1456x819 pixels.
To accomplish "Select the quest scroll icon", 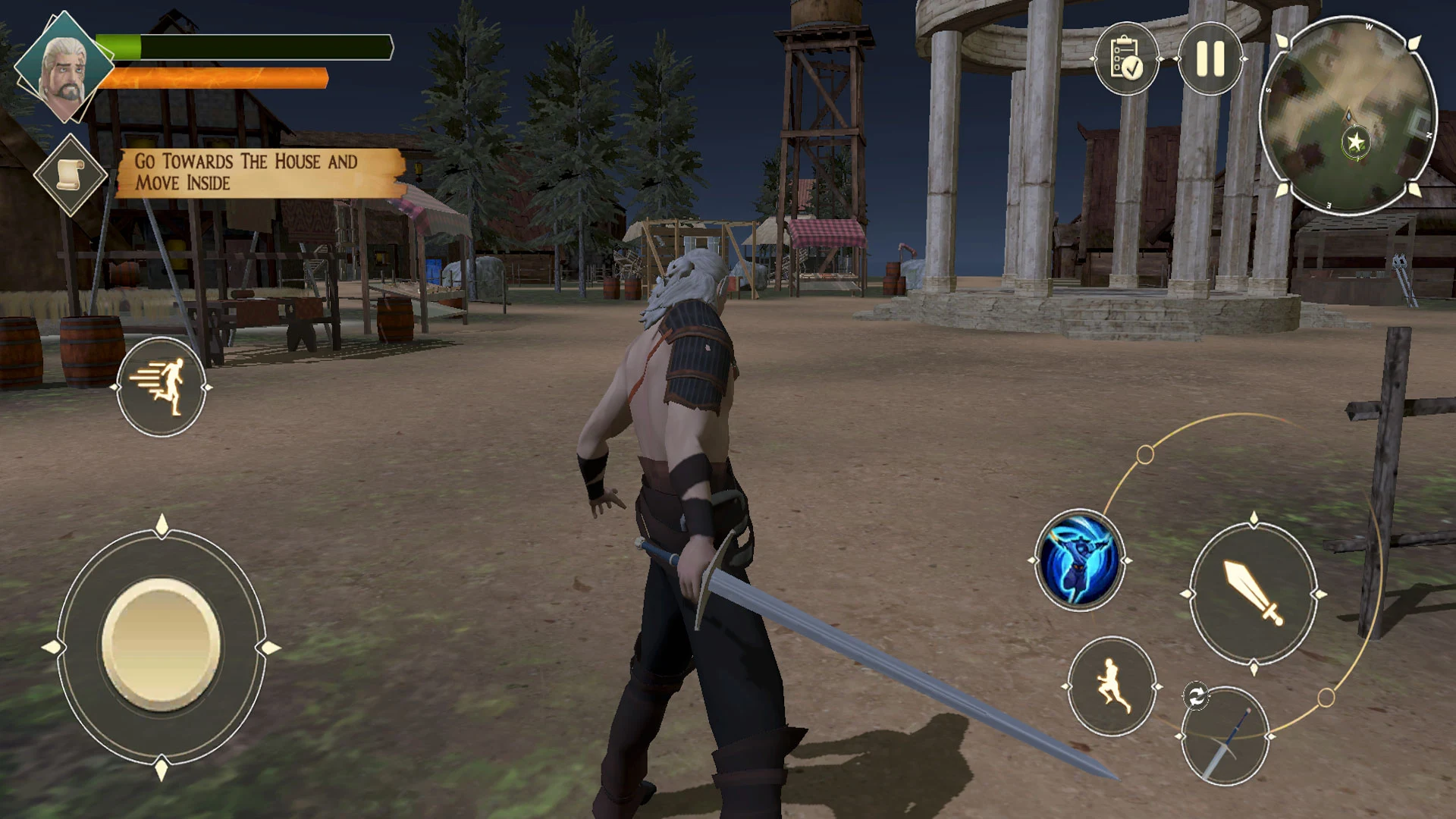I will point(70,175).
